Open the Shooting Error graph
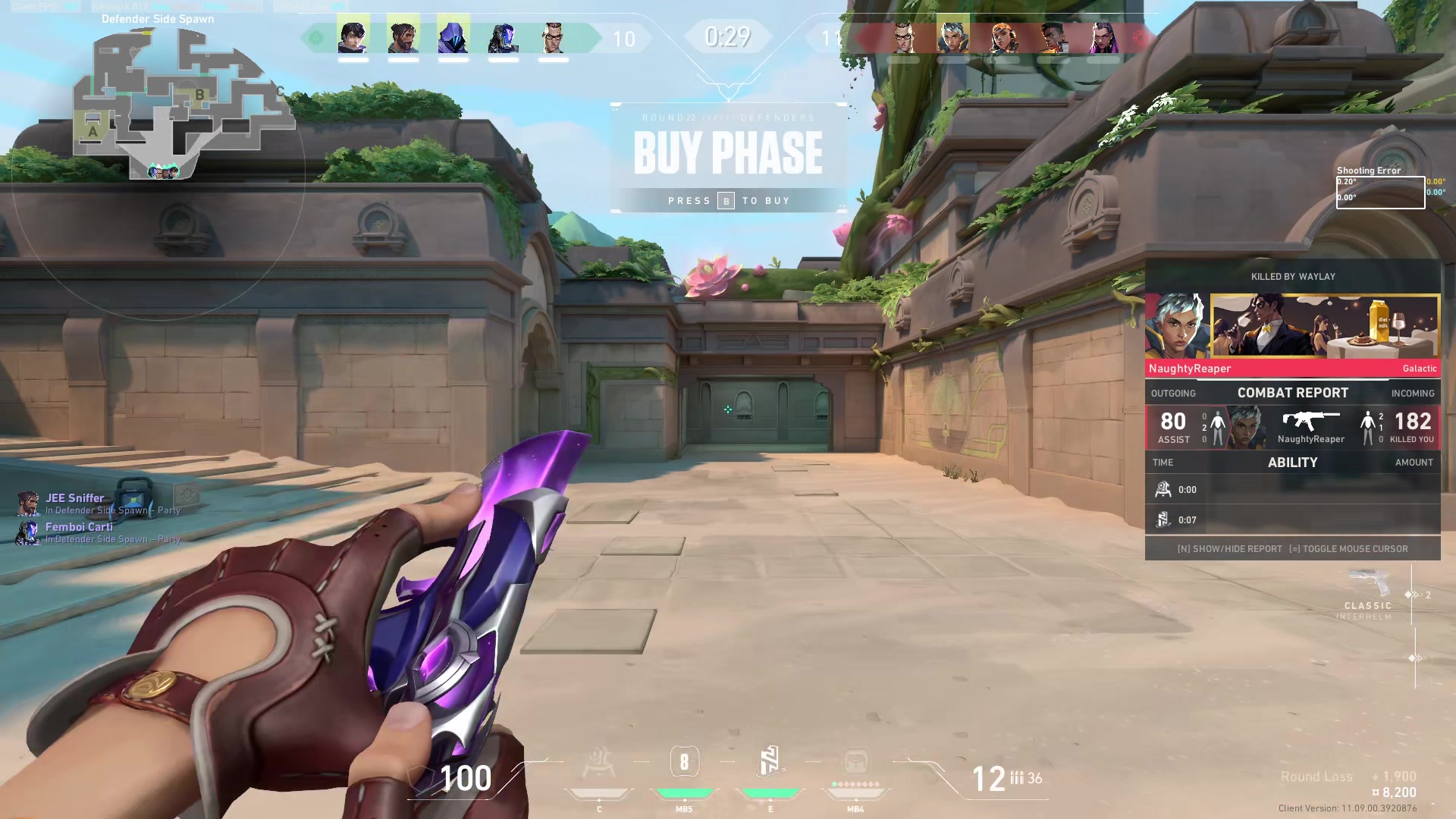The width and height of the screenshot is (1456, 819). pos(1380,192)
